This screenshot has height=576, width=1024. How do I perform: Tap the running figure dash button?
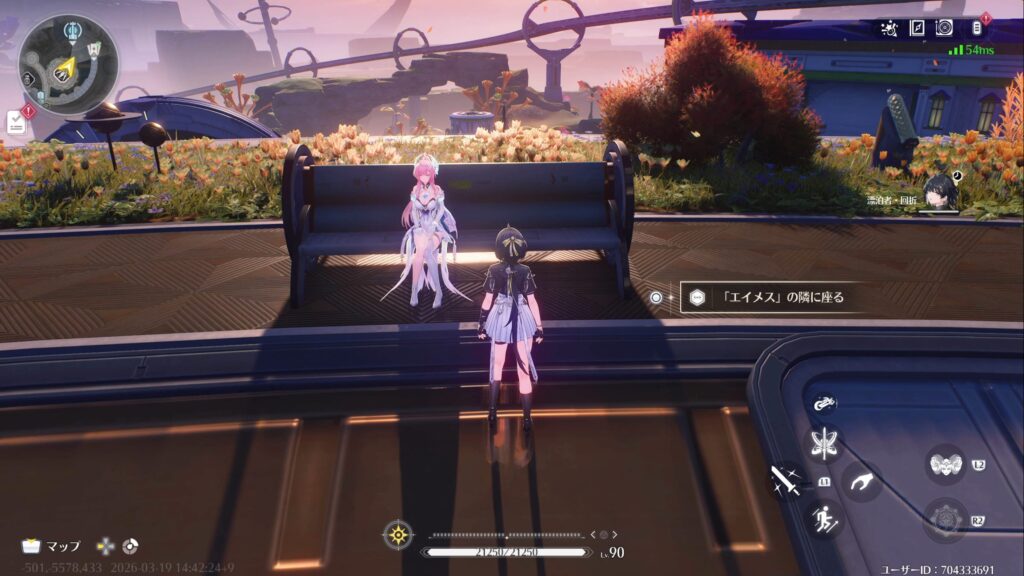825,518
